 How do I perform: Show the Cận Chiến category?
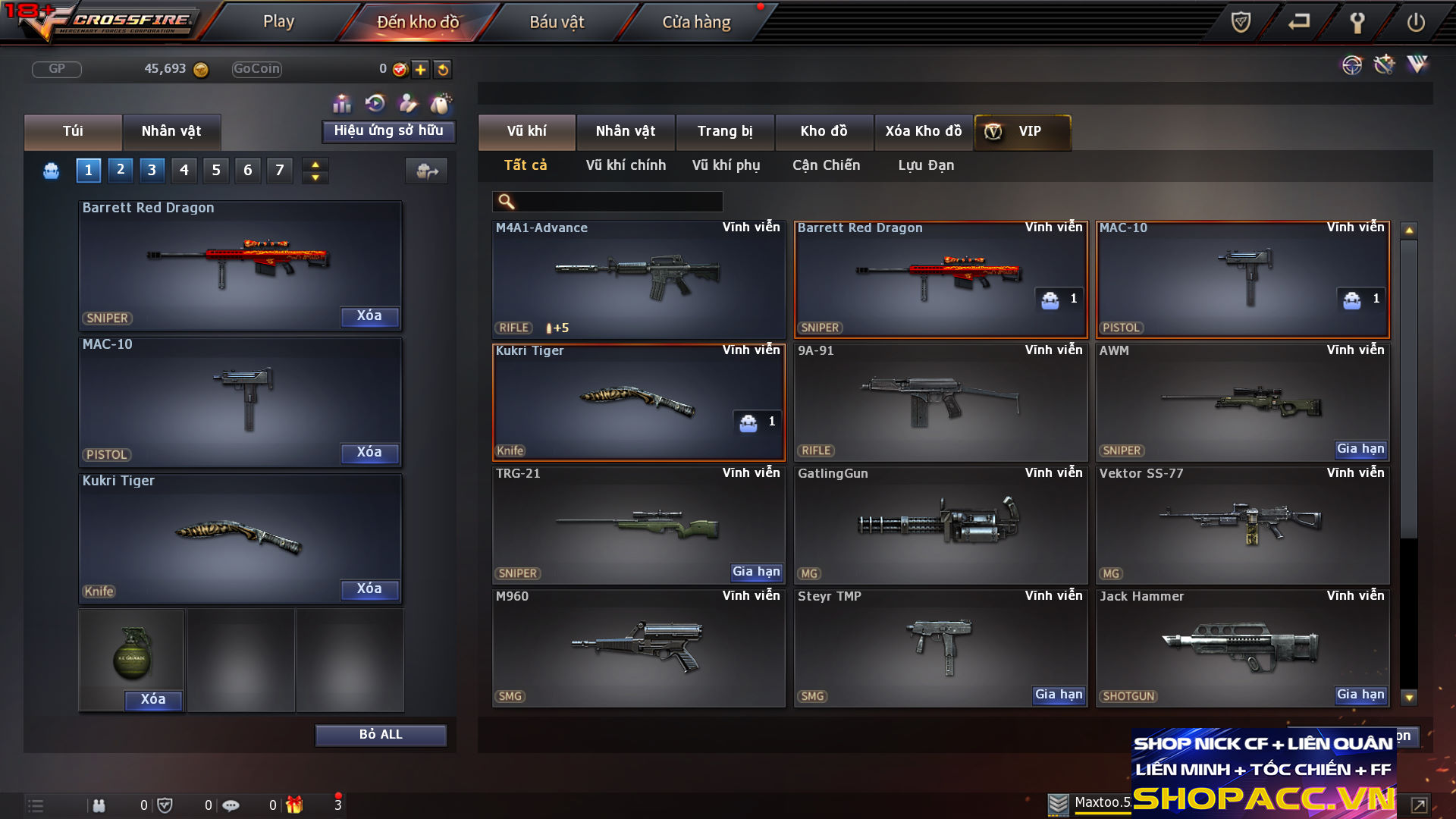(x=826, y=165)
